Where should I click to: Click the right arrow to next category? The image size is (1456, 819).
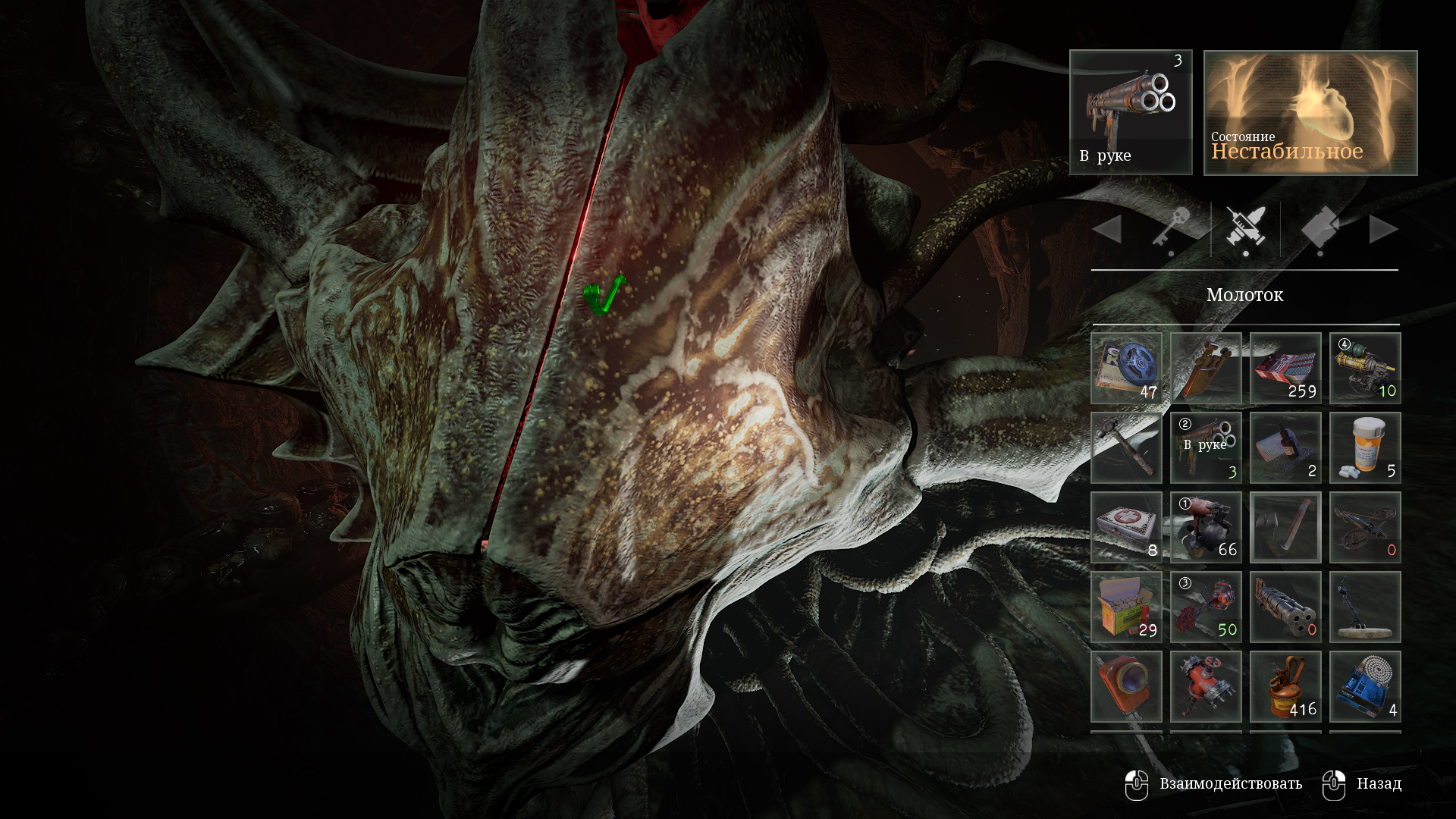(x=1383, y=229)
